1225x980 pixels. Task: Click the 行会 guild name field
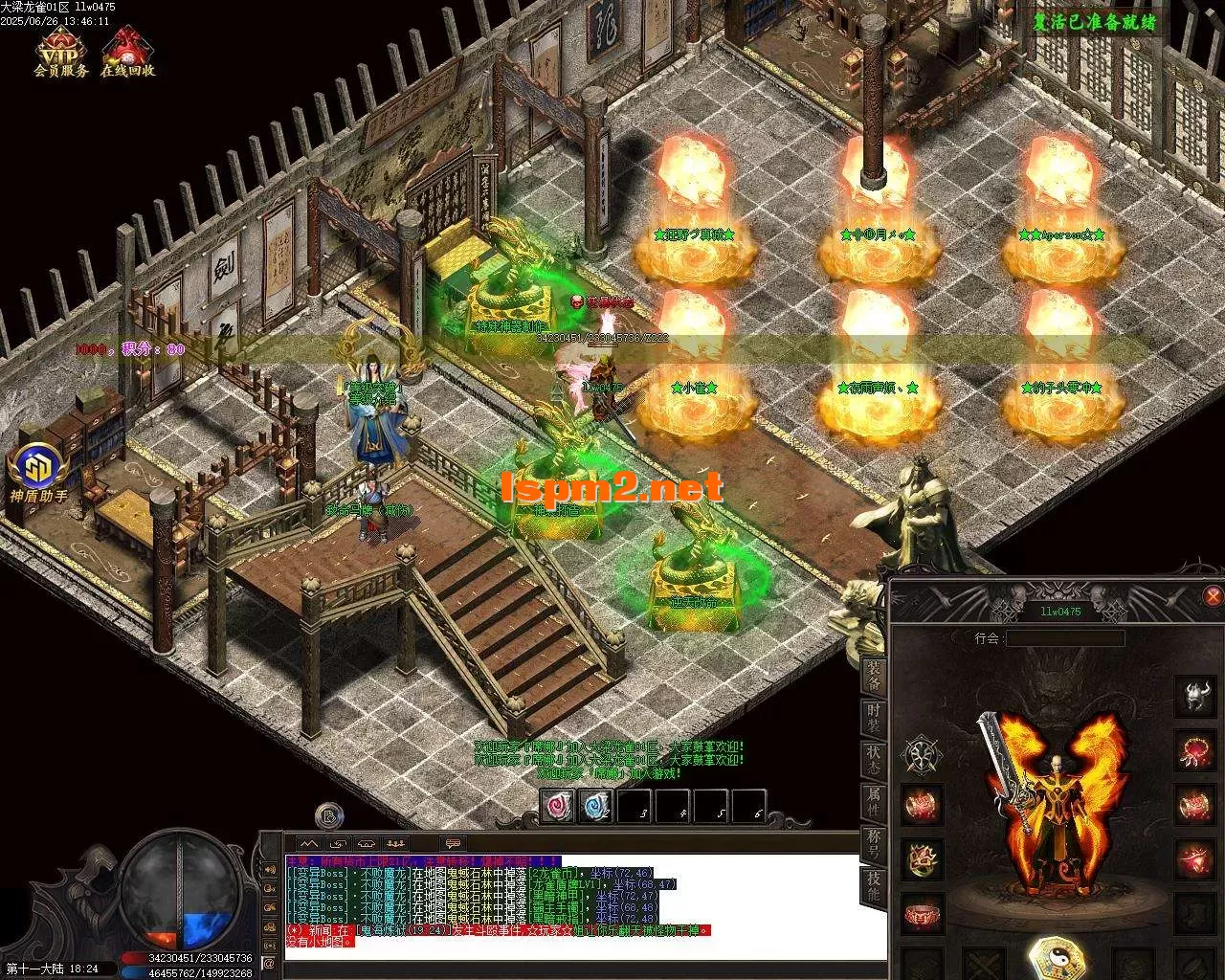pyautogui.click(x=1064, y=637)
